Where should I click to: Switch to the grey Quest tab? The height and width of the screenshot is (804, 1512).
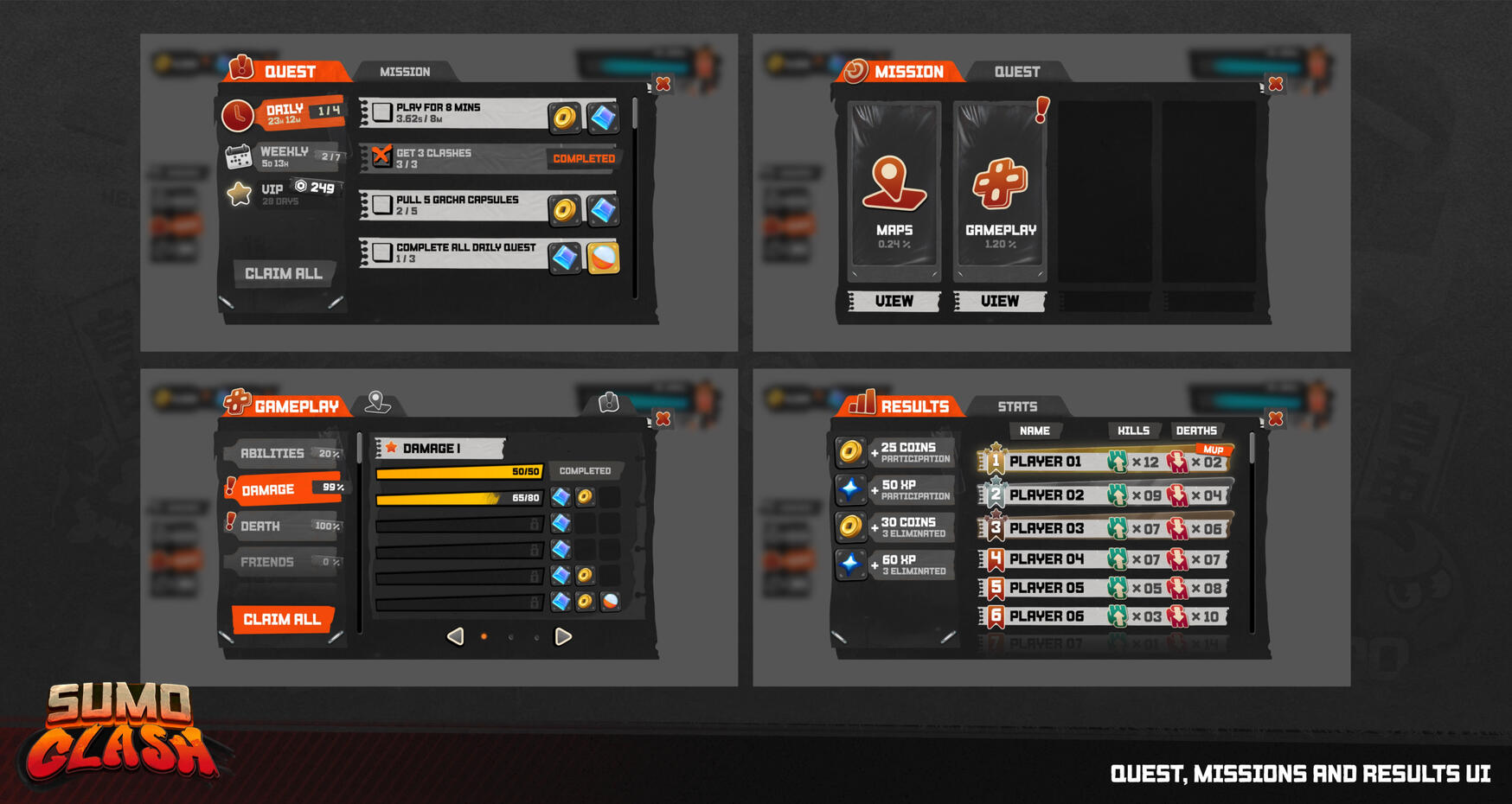point(1016,72)
